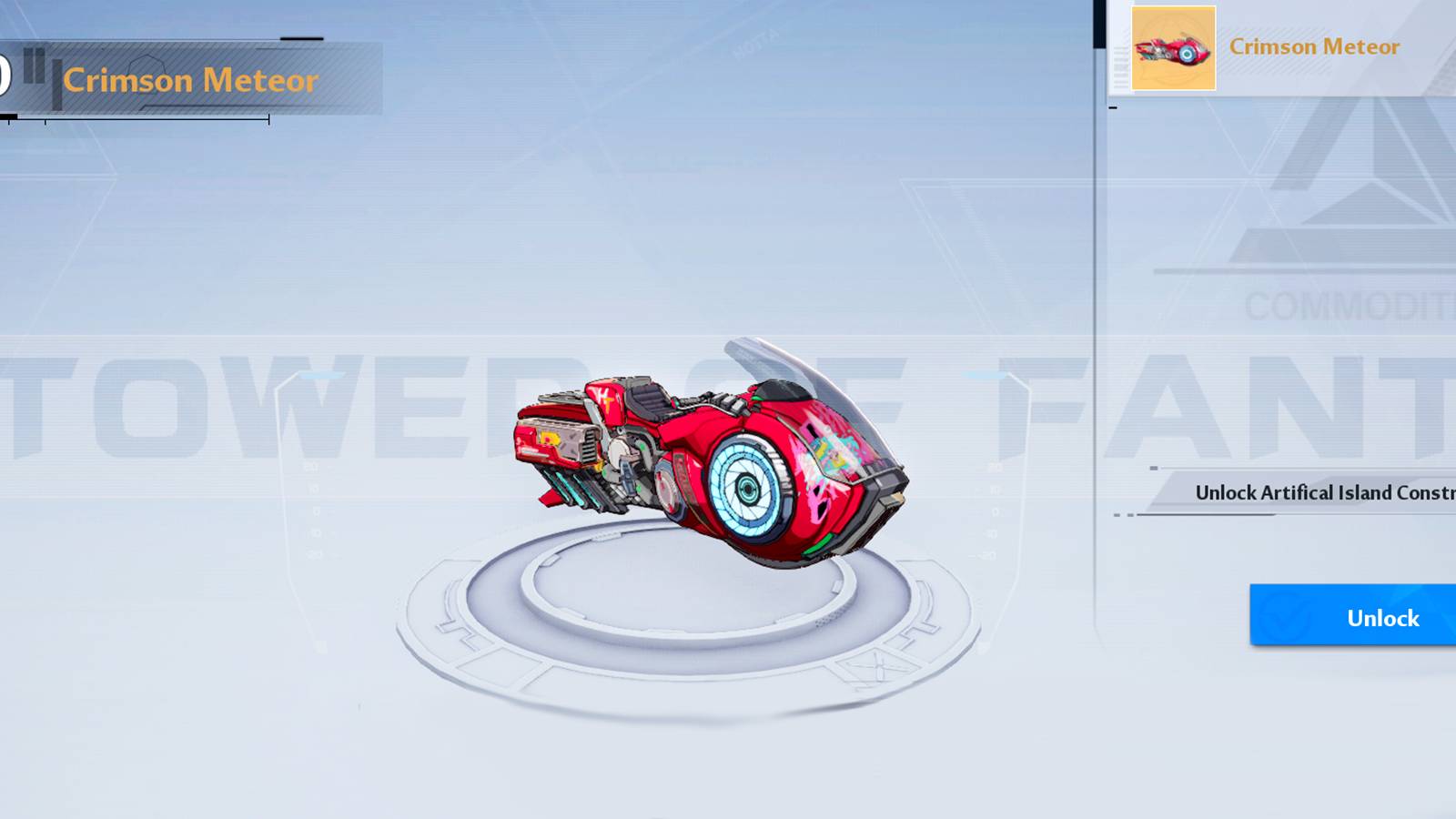Click the small vehicle icon in the title card
1456x819 pixels.
click(1174, 50)
